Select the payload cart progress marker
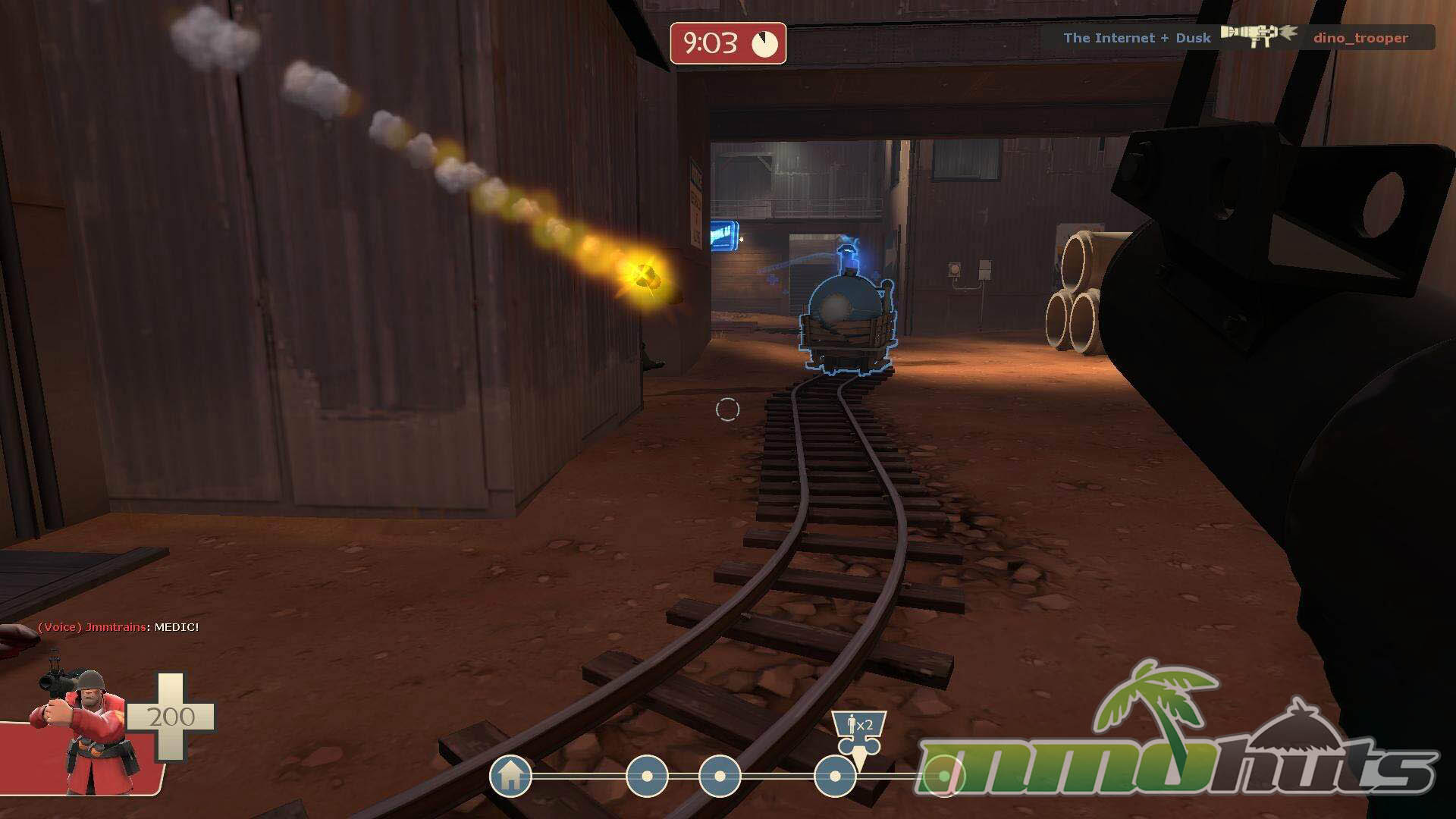The image size is (1456, 819). (859, 731)
